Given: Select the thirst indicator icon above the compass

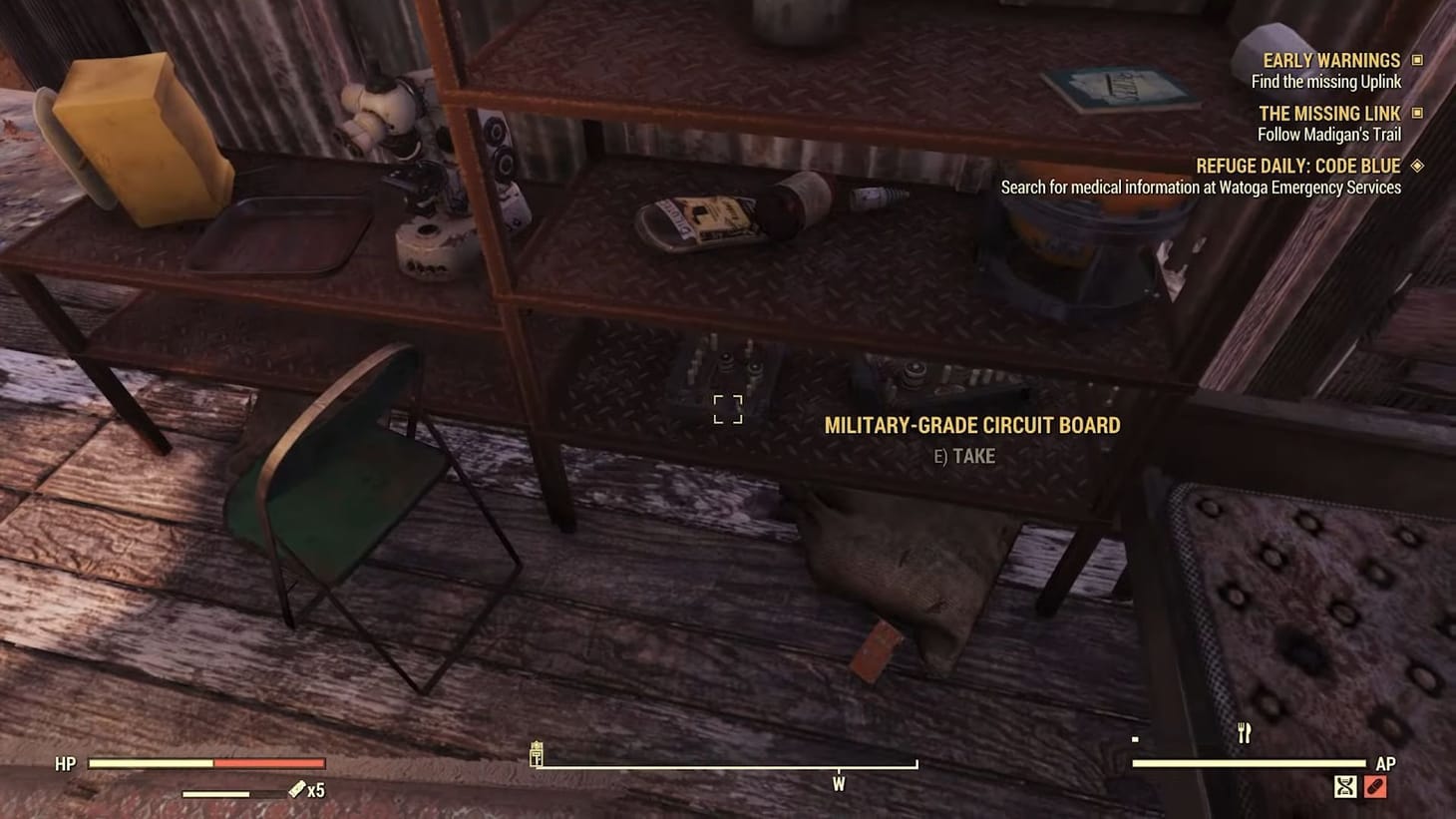Looking at the screenshot, I should [539, 754].
